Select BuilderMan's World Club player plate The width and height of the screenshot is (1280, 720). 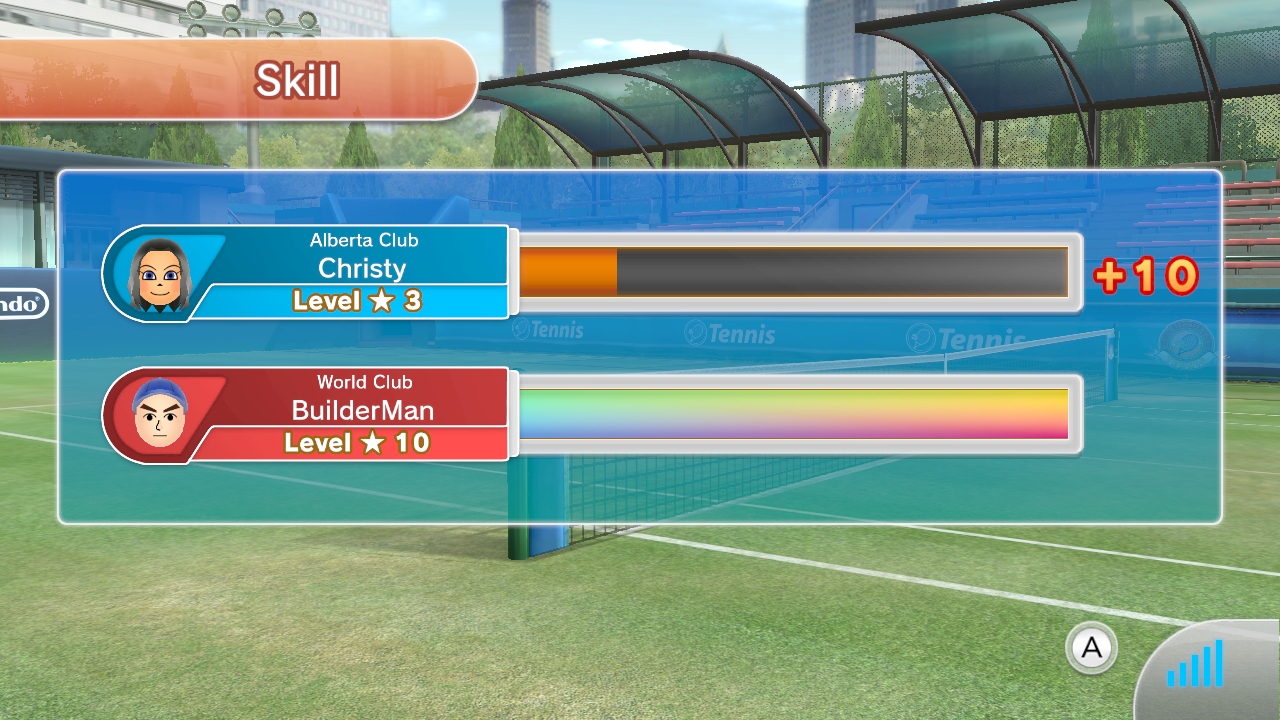pos(308,414)
